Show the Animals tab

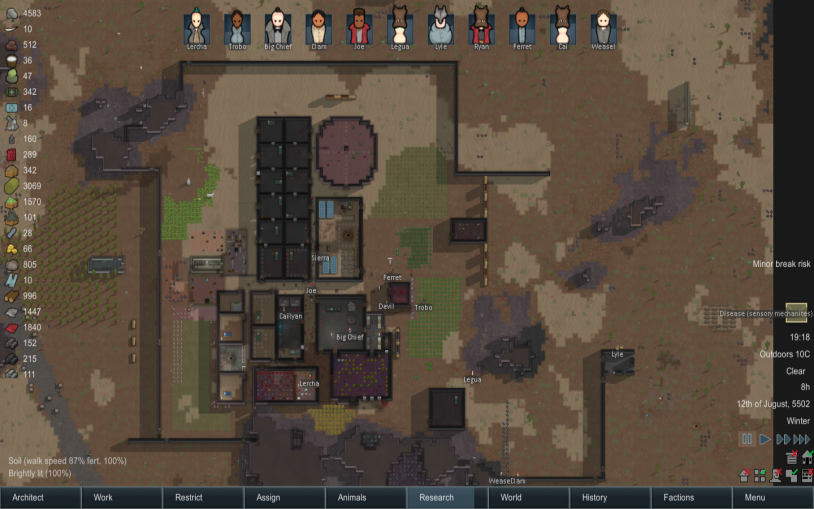(x=366, y=497)
